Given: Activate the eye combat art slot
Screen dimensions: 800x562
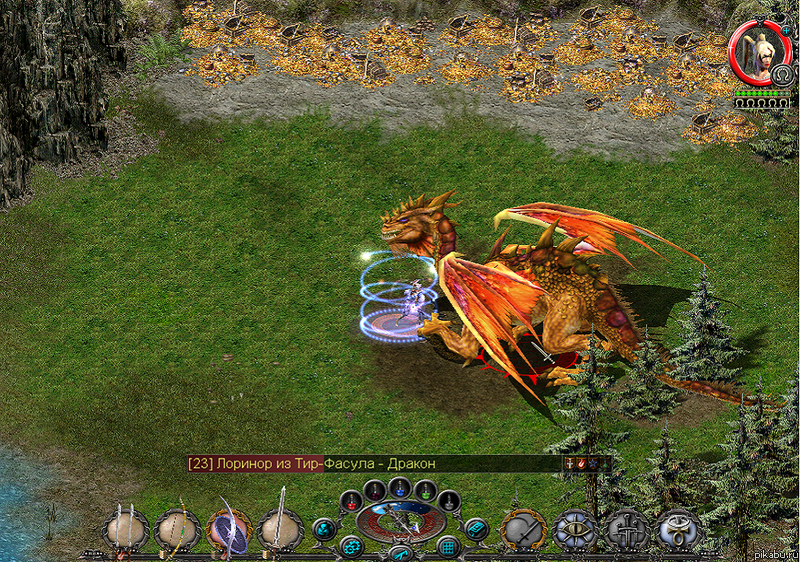Looking at the screenshot, I should (x=576, y=530).
